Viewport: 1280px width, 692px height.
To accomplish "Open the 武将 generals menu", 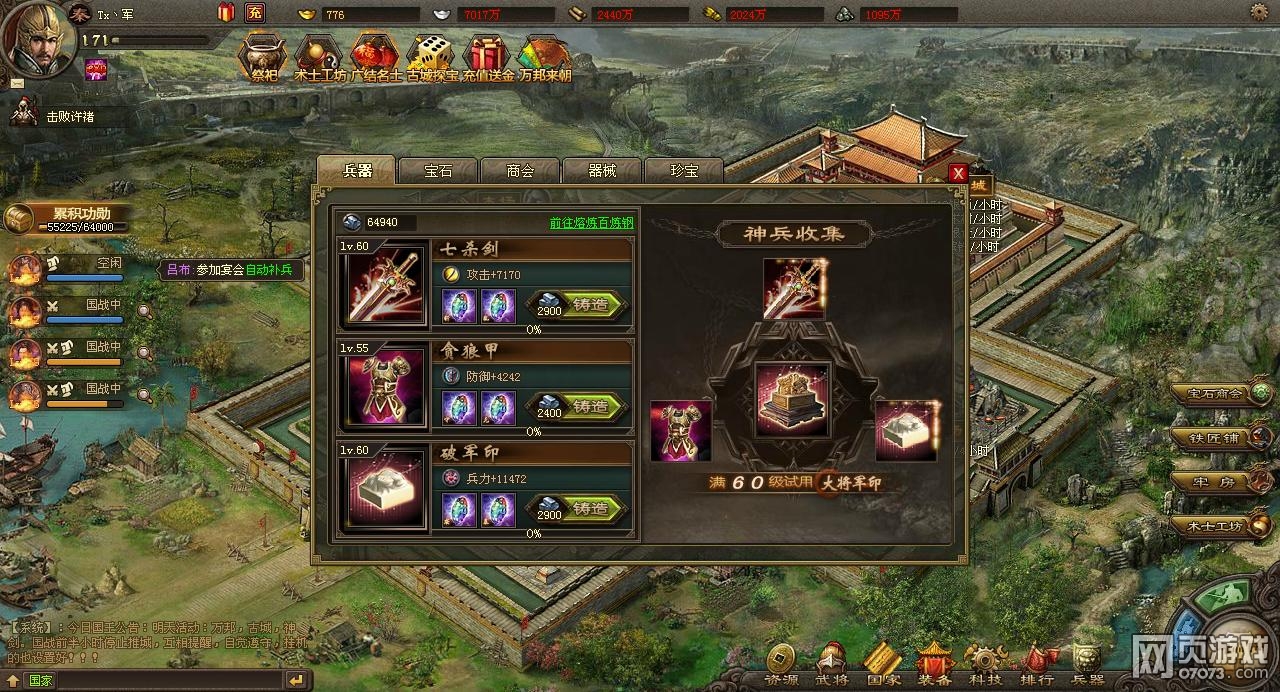I will pyautogui.click(x=830, y=665).
